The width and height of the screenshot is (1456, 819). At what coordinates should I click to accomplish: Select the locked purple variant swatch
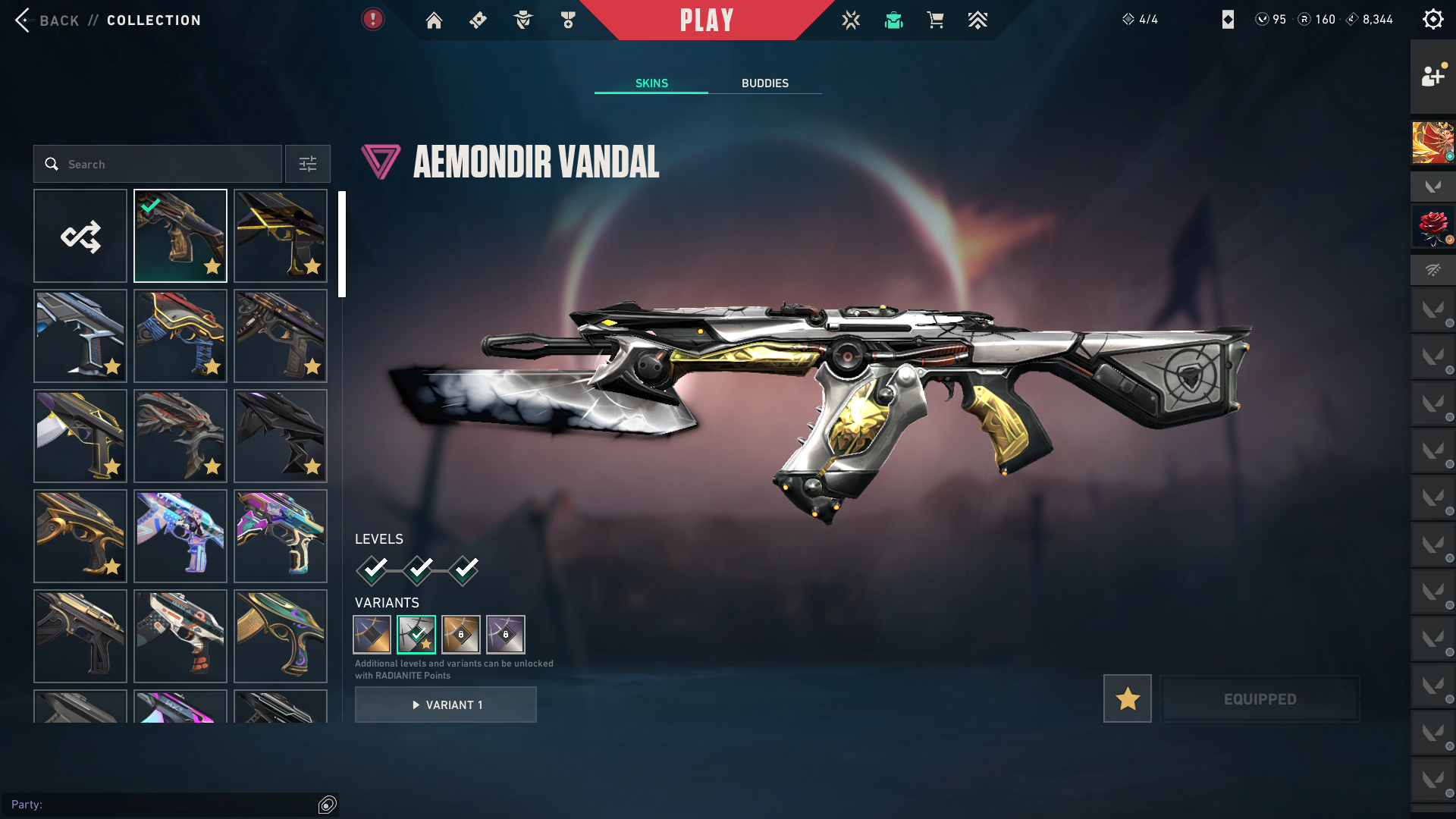pos(506,635)
